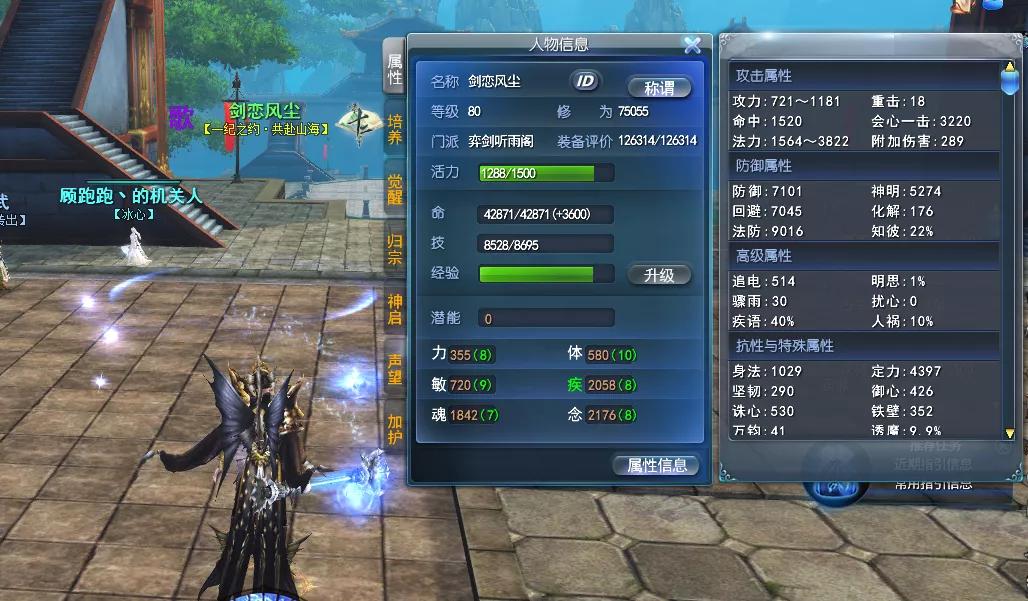
Task: Click the attribute list scroll-up arrow
Action: [1009, 69]
